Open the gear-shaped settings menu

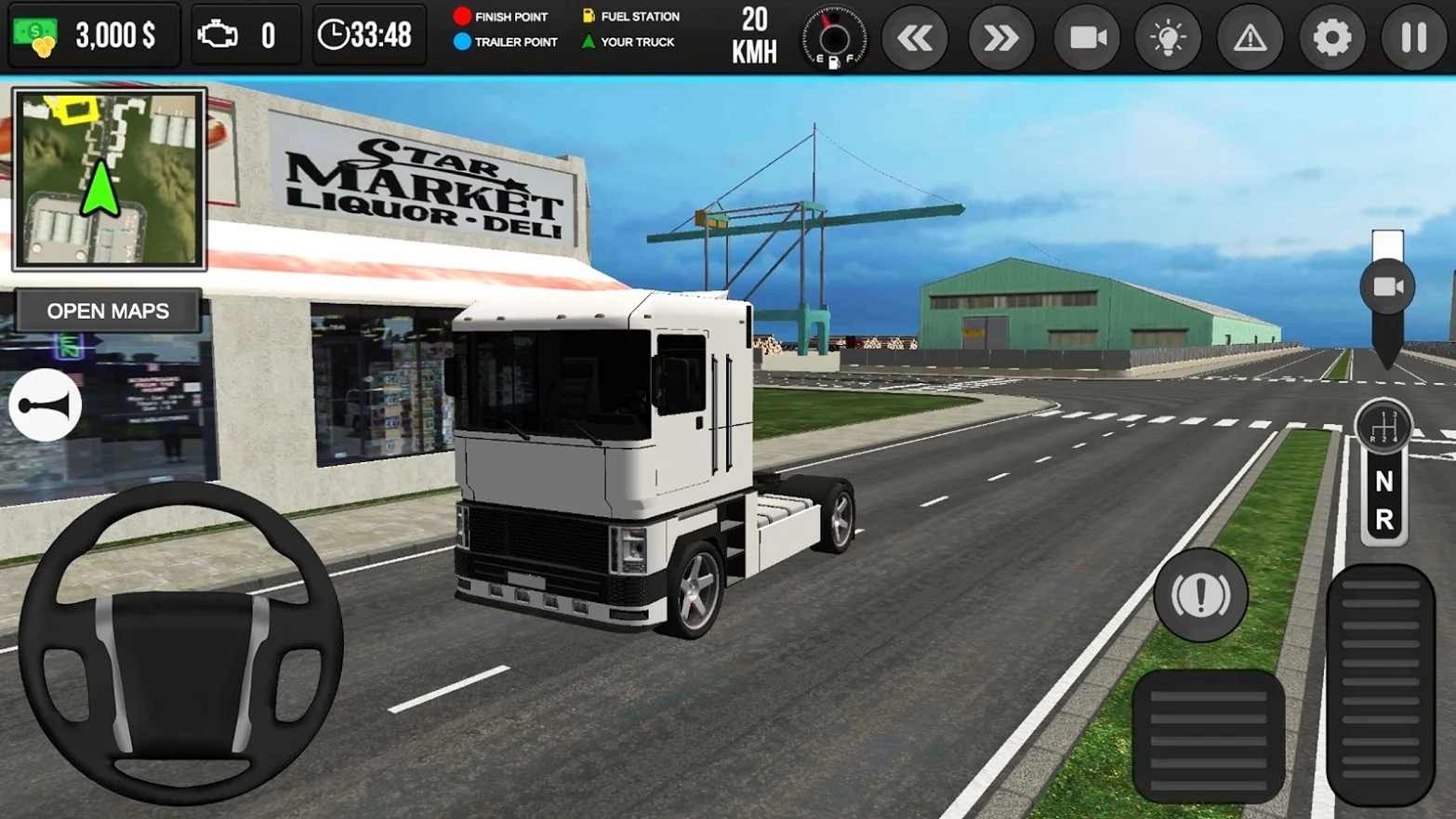pyautogui.click(x=1331, y=38)
